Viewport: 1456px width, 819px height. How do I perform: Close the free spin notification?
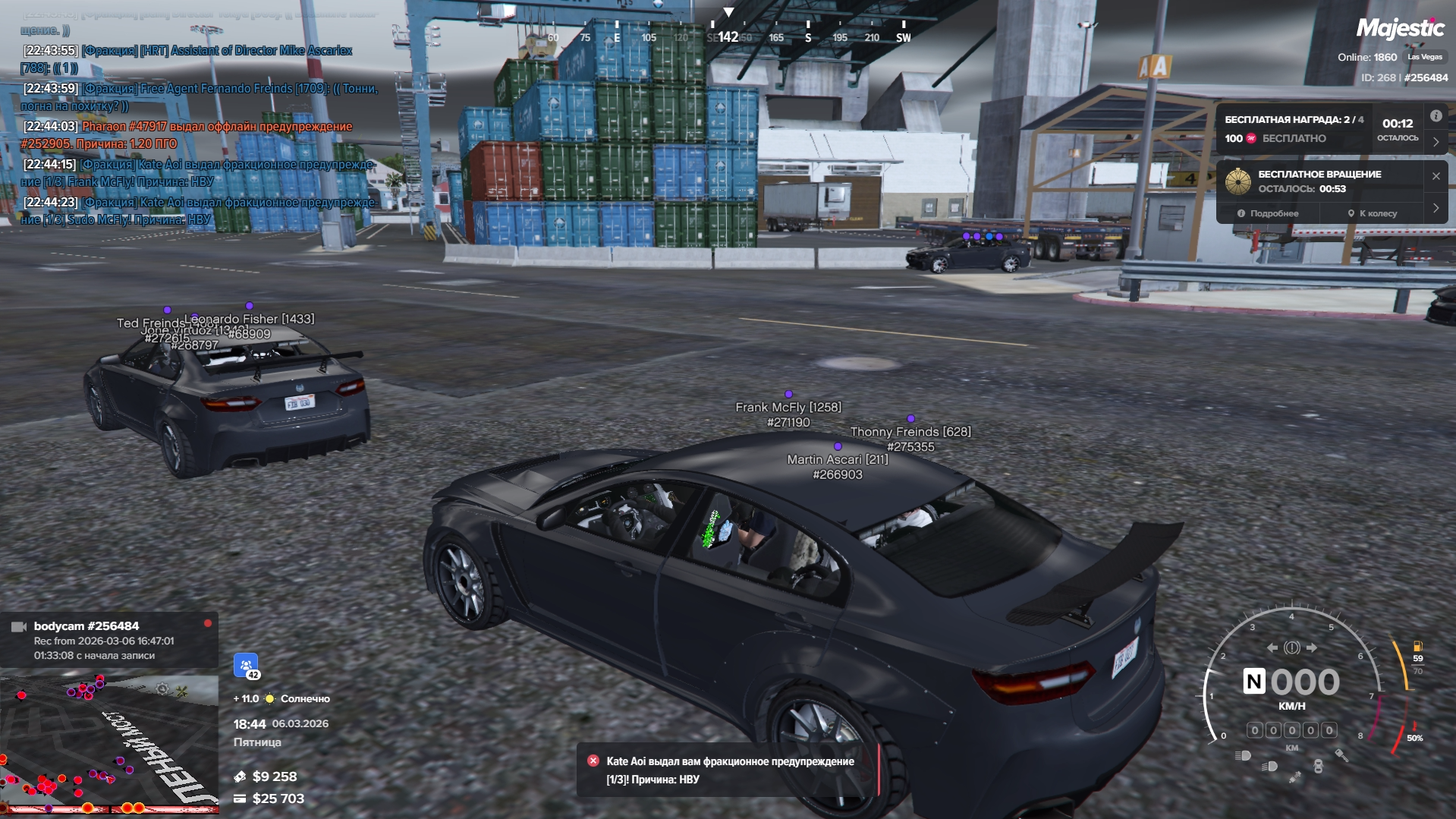1436,176
